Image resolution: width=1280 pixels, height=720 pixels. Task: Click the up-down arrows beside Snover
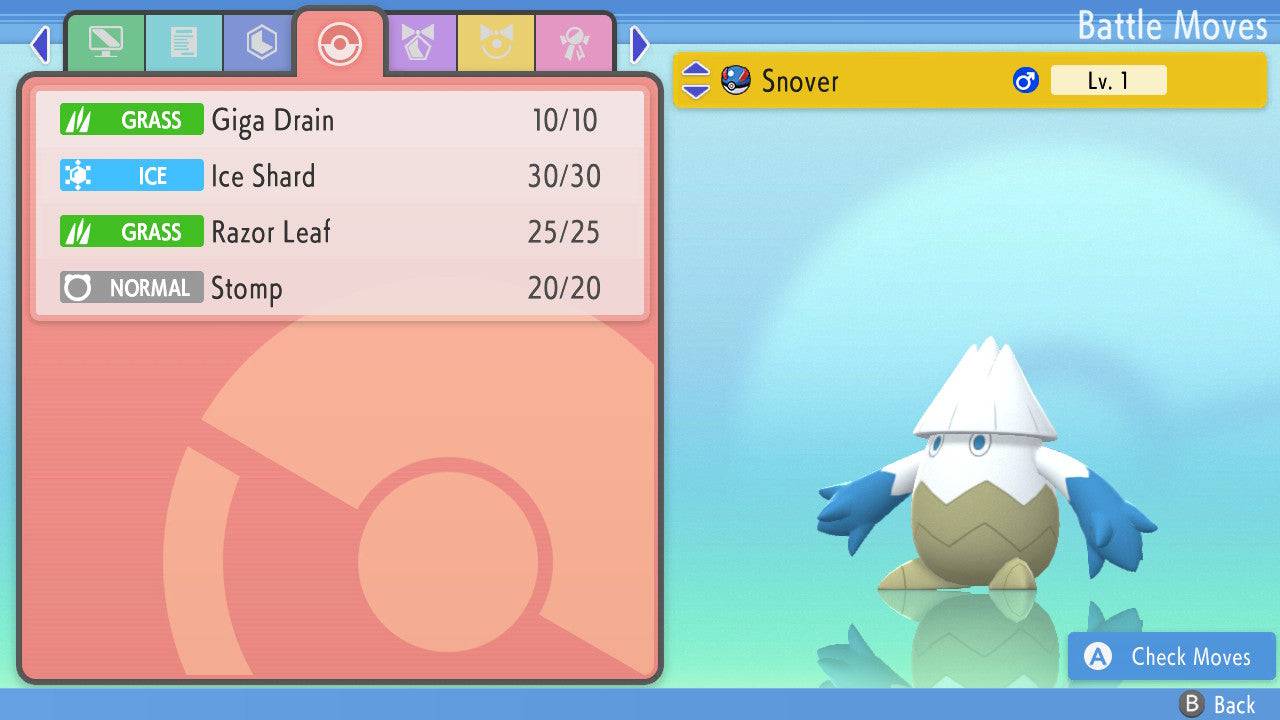point(695,80)
